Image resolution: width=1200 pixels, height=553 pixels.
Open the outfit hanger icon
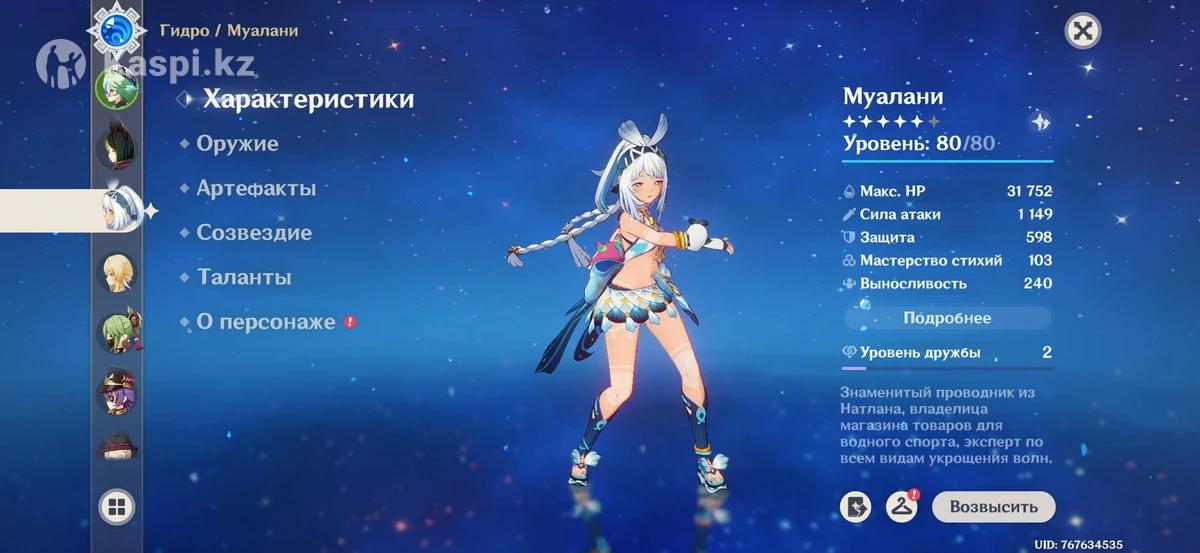tap(902, 507)
